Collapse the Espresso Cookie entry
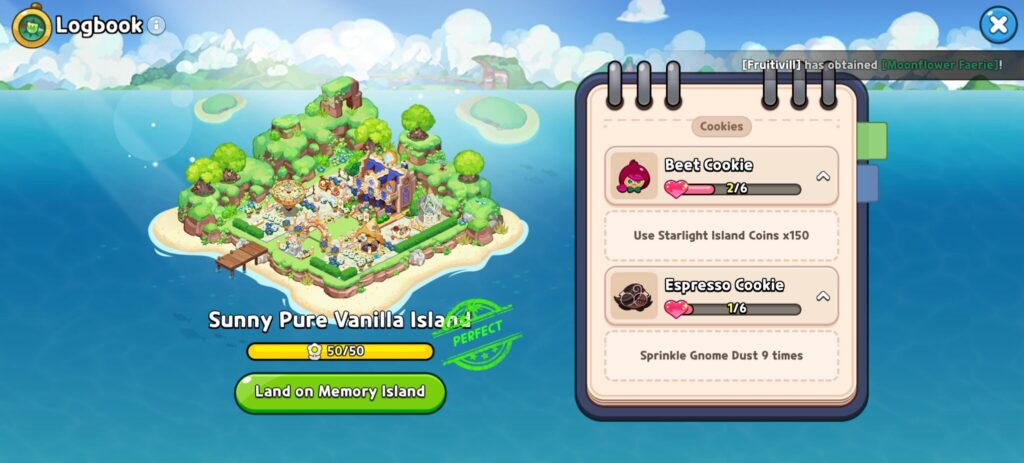This screenshot has width=1024, height=463. pyautogui.click(x=823, y=296)
